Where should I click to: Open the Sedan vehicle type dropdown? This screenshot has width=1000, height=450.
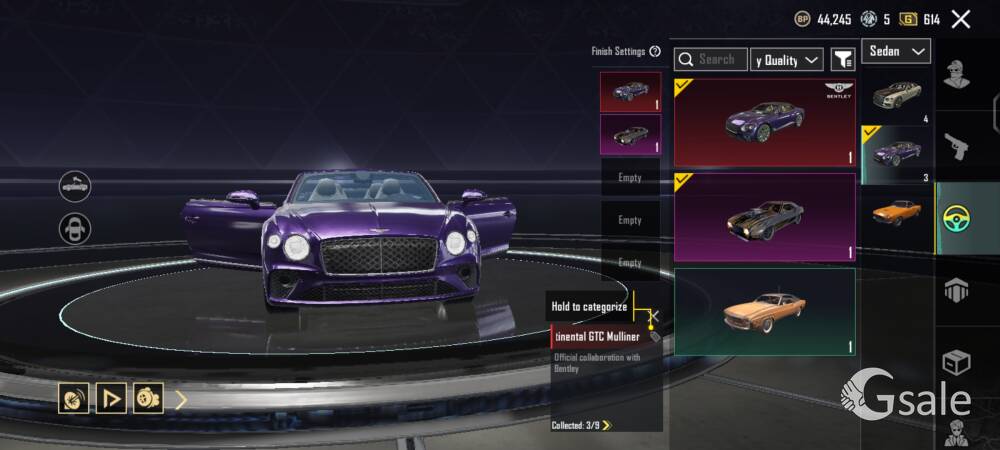895,51
